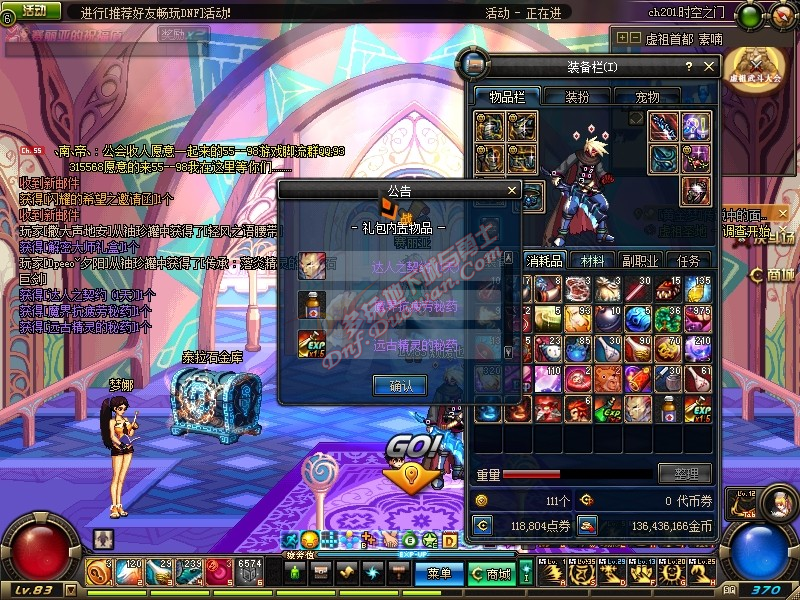Switch to the 任务 quest items category
Screen dimensions: 800x600
coord(689,260)
